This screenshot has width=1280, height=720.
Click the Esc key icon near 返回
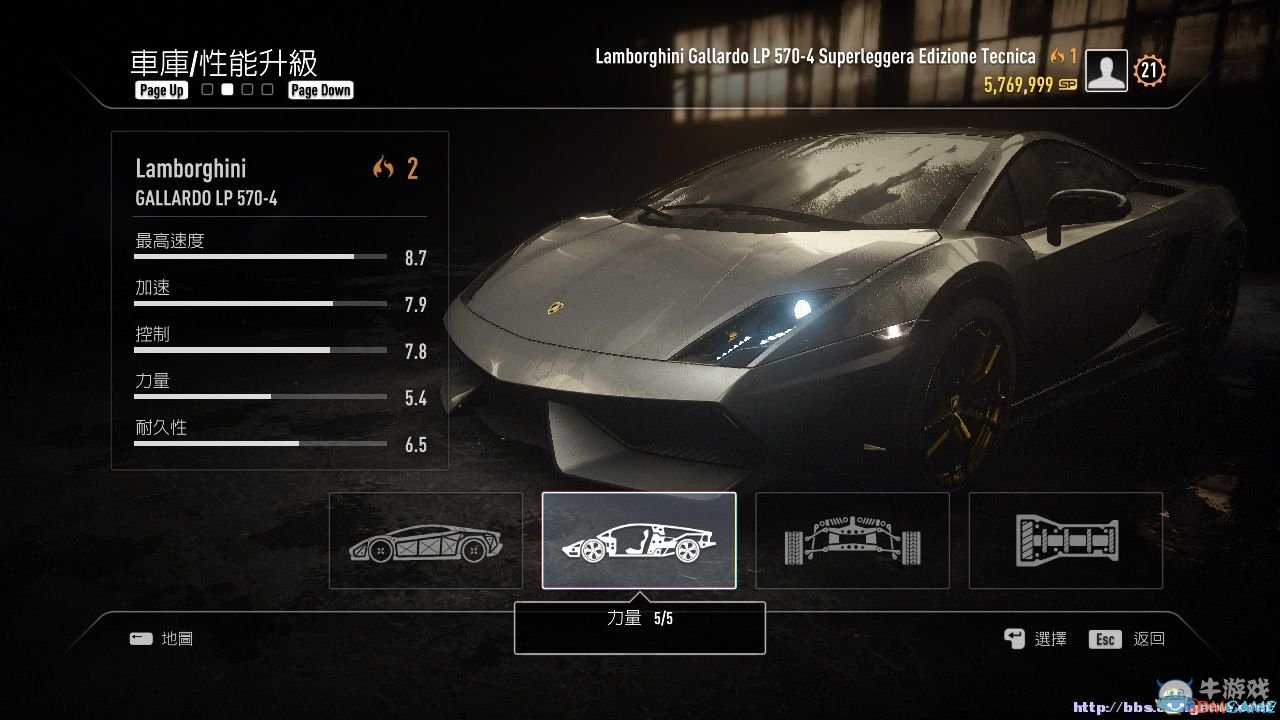[x=1104, y=638]
